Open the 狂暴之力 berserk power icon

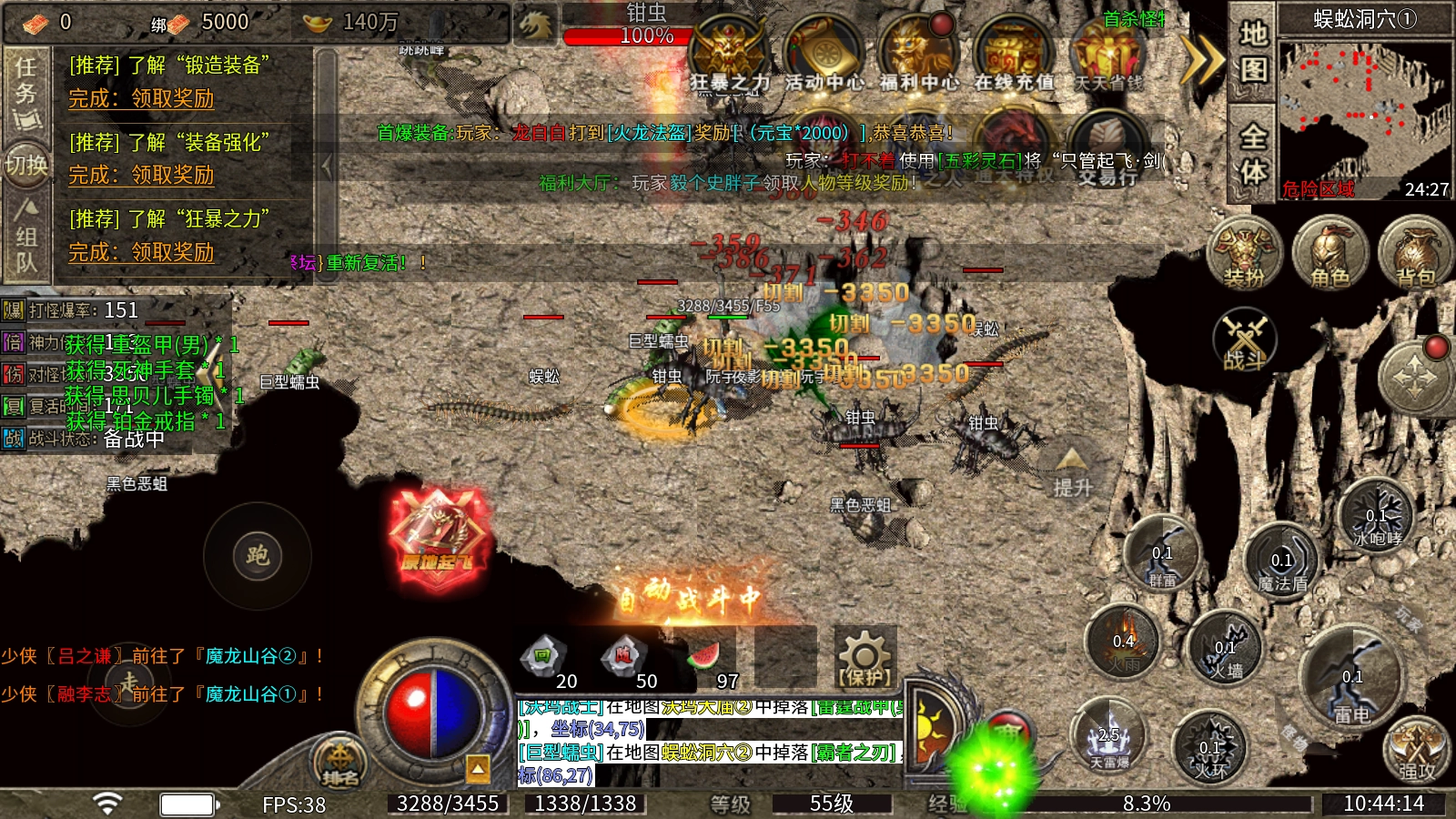pos(728,55)
